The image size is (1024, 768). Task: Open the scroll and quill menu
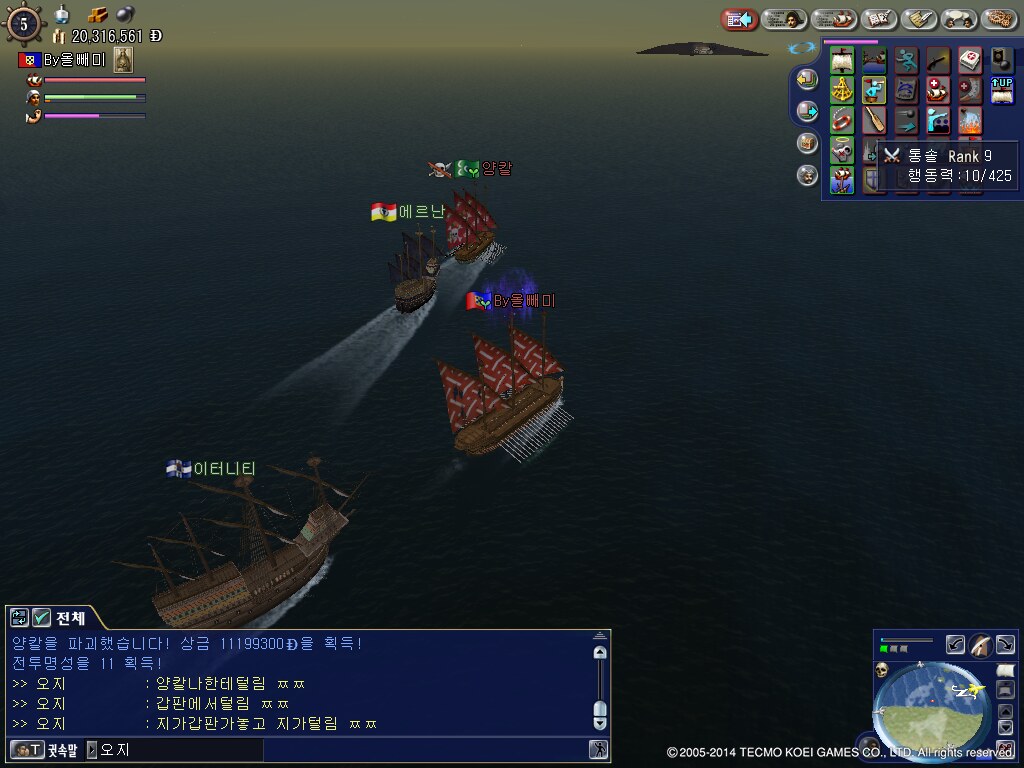click(x=919, y=19)
